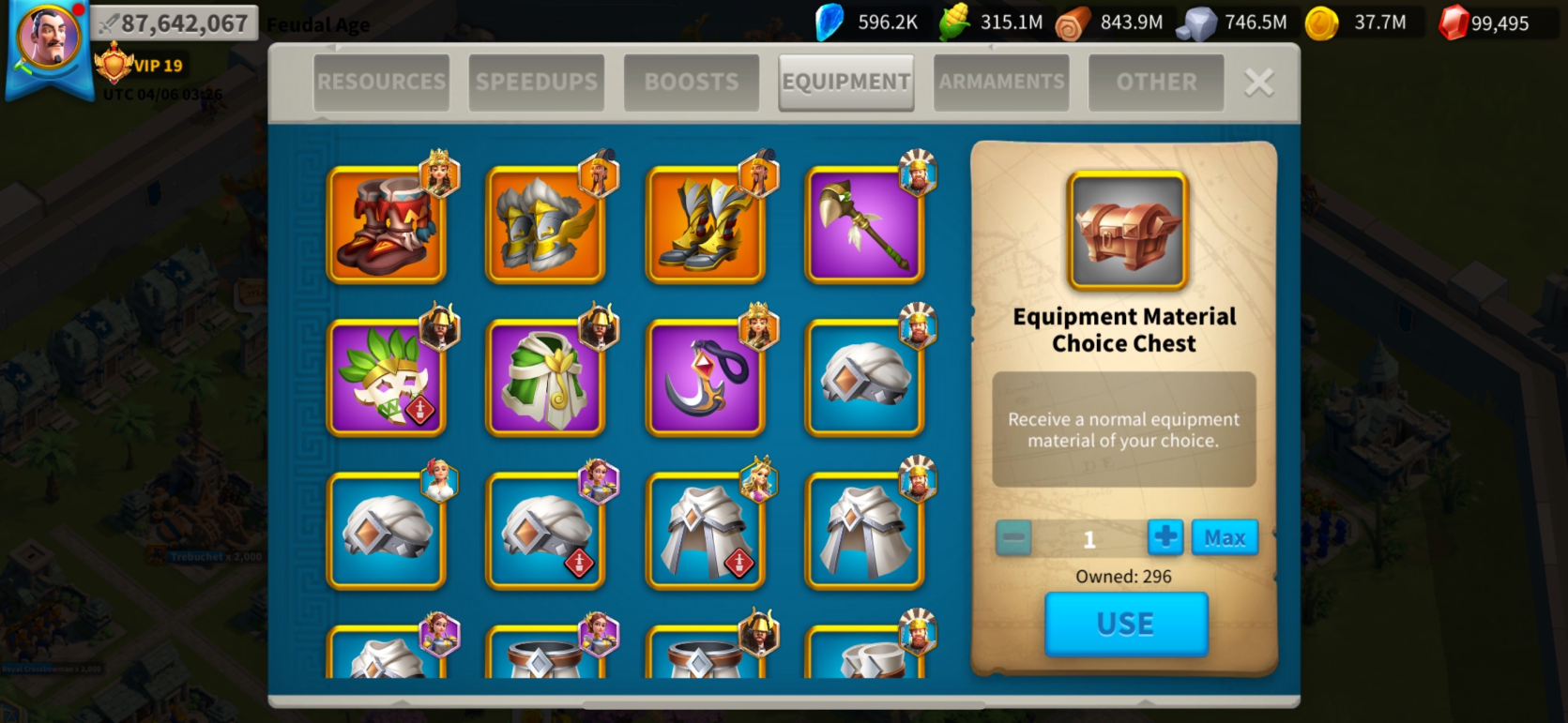Screen dimensions: 1568x723
Task: Close the inventory window
Action: coord(1258,83)
